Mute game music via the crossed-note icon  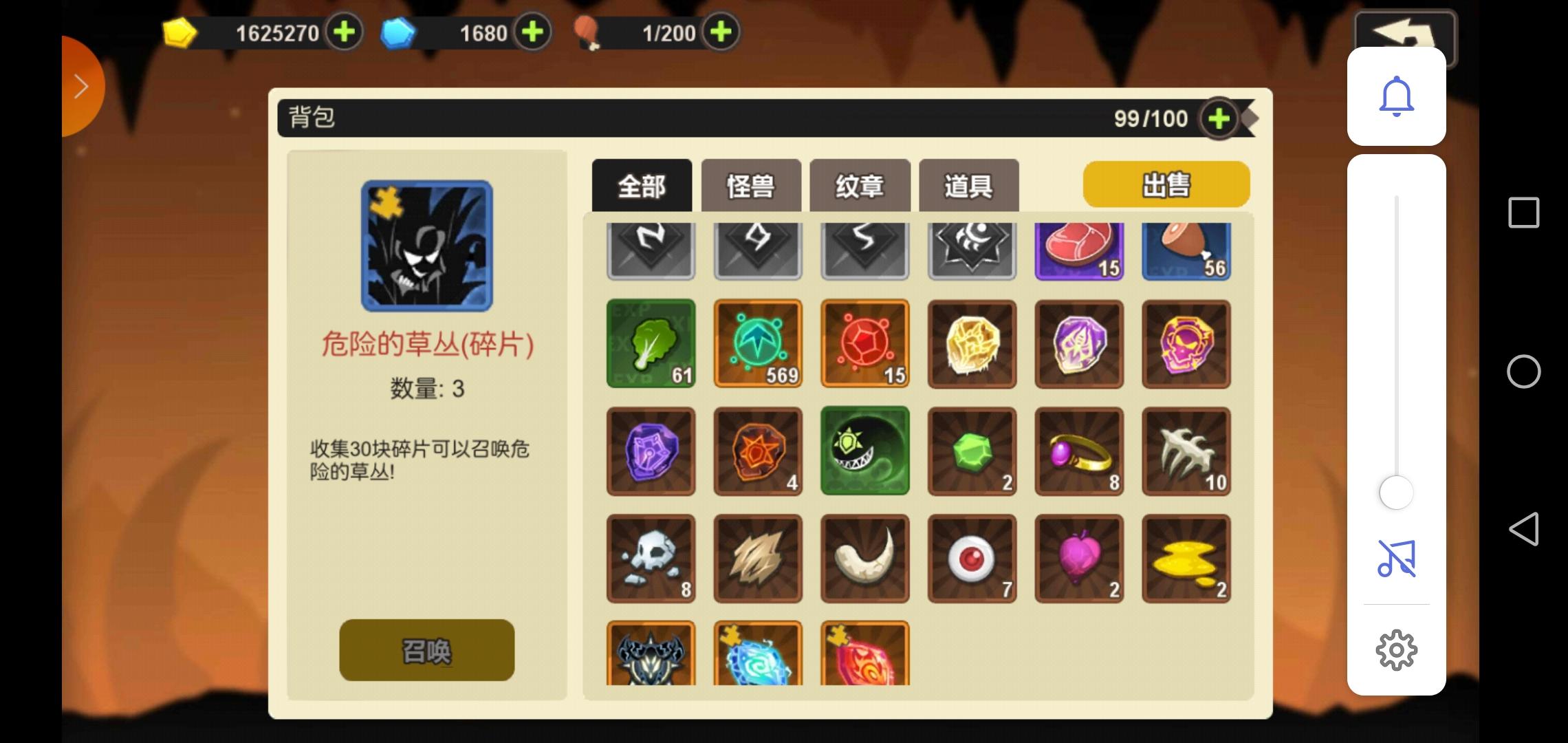1396,559
